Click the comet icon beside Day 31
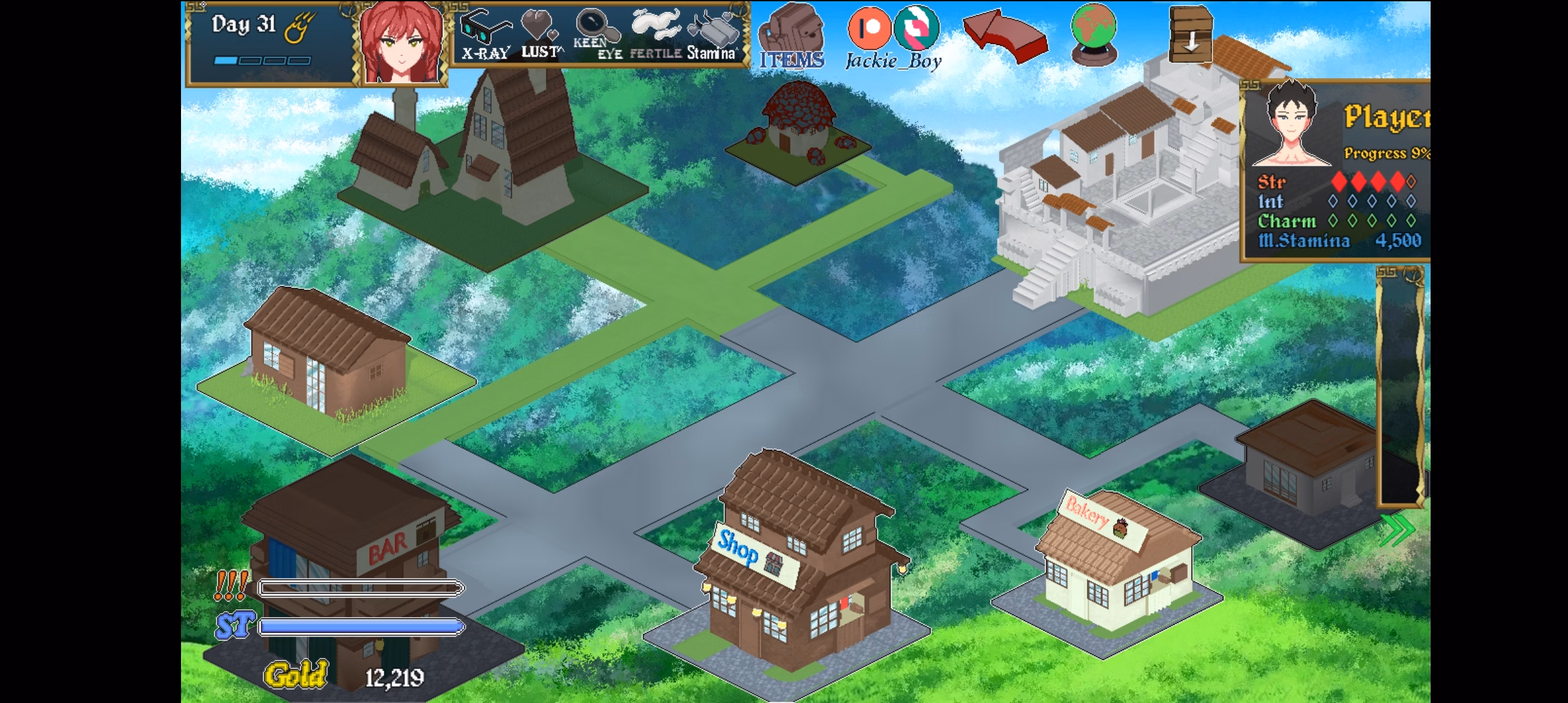1568x703 pixels. (301, 29)
